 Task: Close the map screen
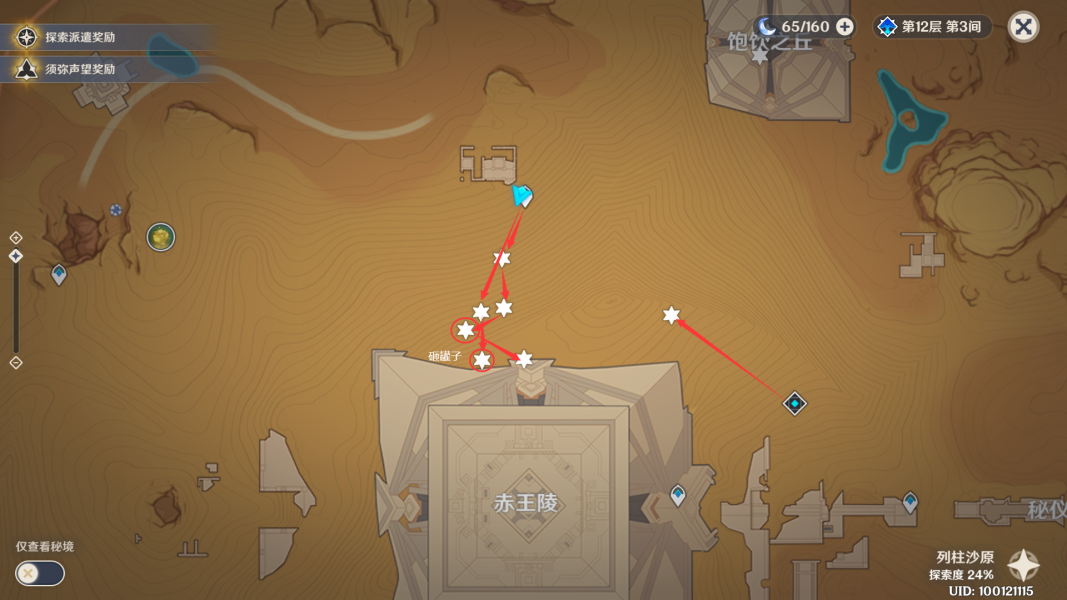1023,27
